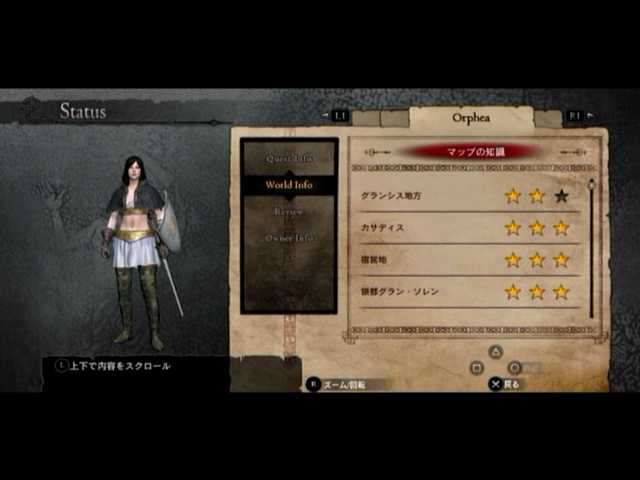Choose the Review menu entry

click(289, 211)
